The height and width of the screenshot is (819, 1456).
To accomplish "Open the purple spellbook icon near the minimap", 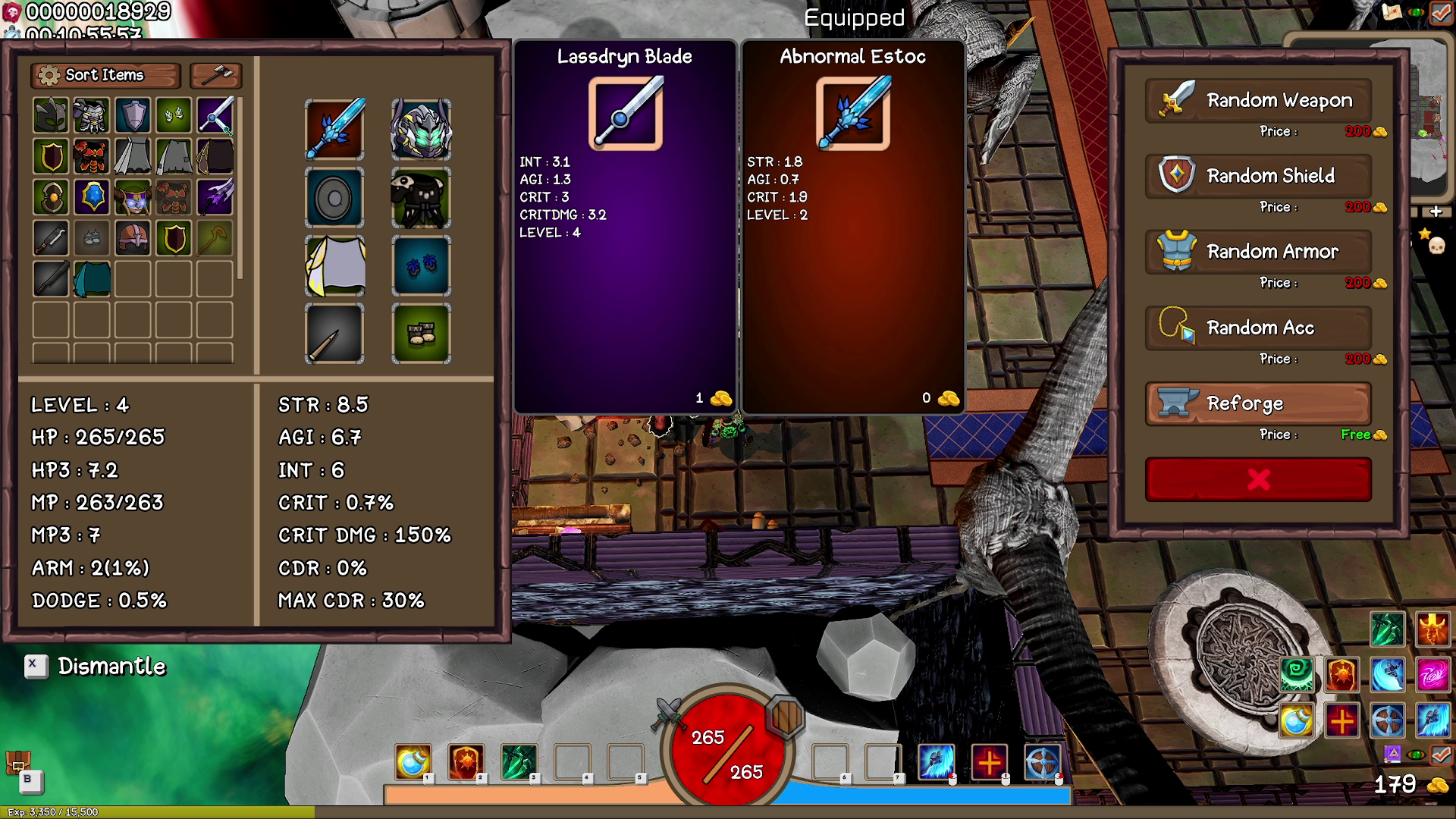I will pyautogui.click(x=1392, y=754).
